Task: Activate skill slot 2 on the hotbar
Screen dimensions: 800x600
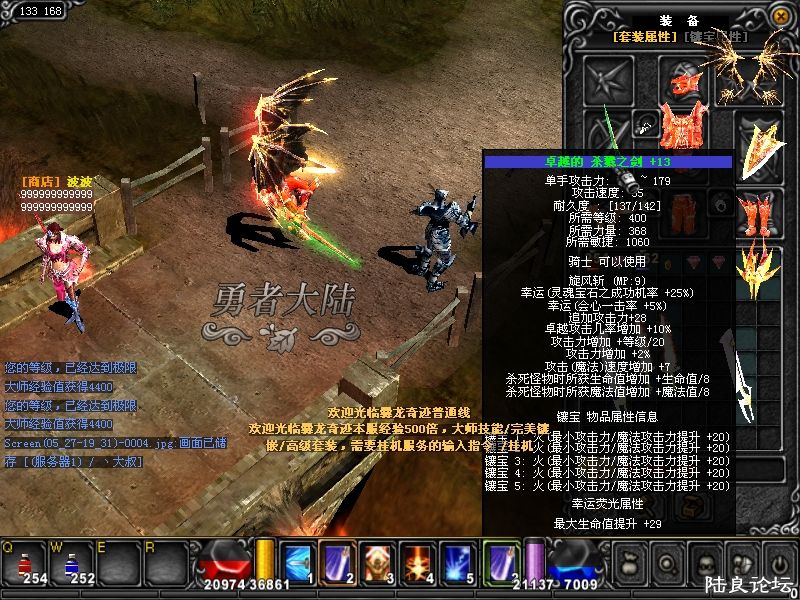Action: tap(338, 561)
